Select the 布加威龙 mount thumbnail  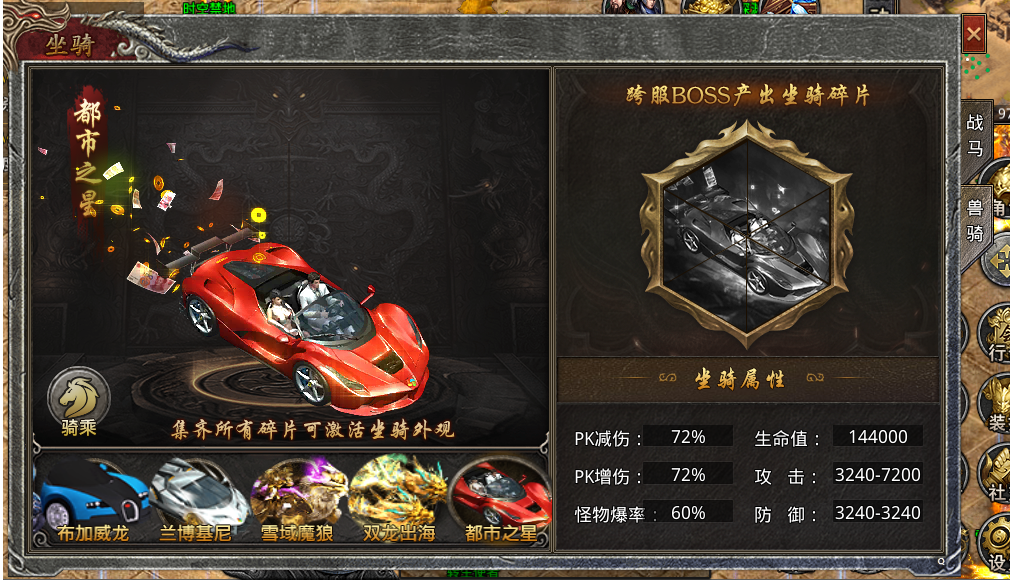coord(91,500)
